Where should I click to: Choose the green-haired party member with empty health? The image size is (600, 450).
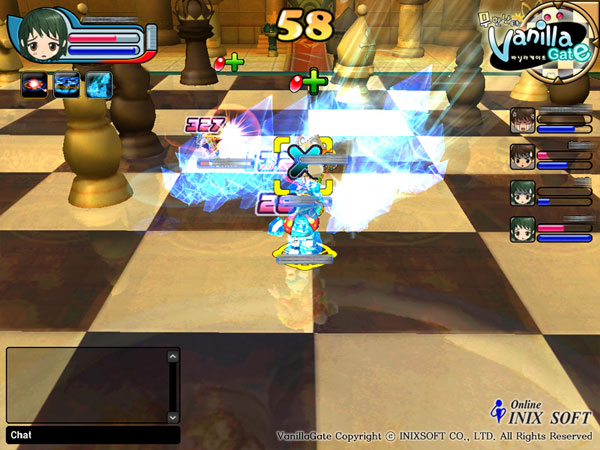pos(523,193)
